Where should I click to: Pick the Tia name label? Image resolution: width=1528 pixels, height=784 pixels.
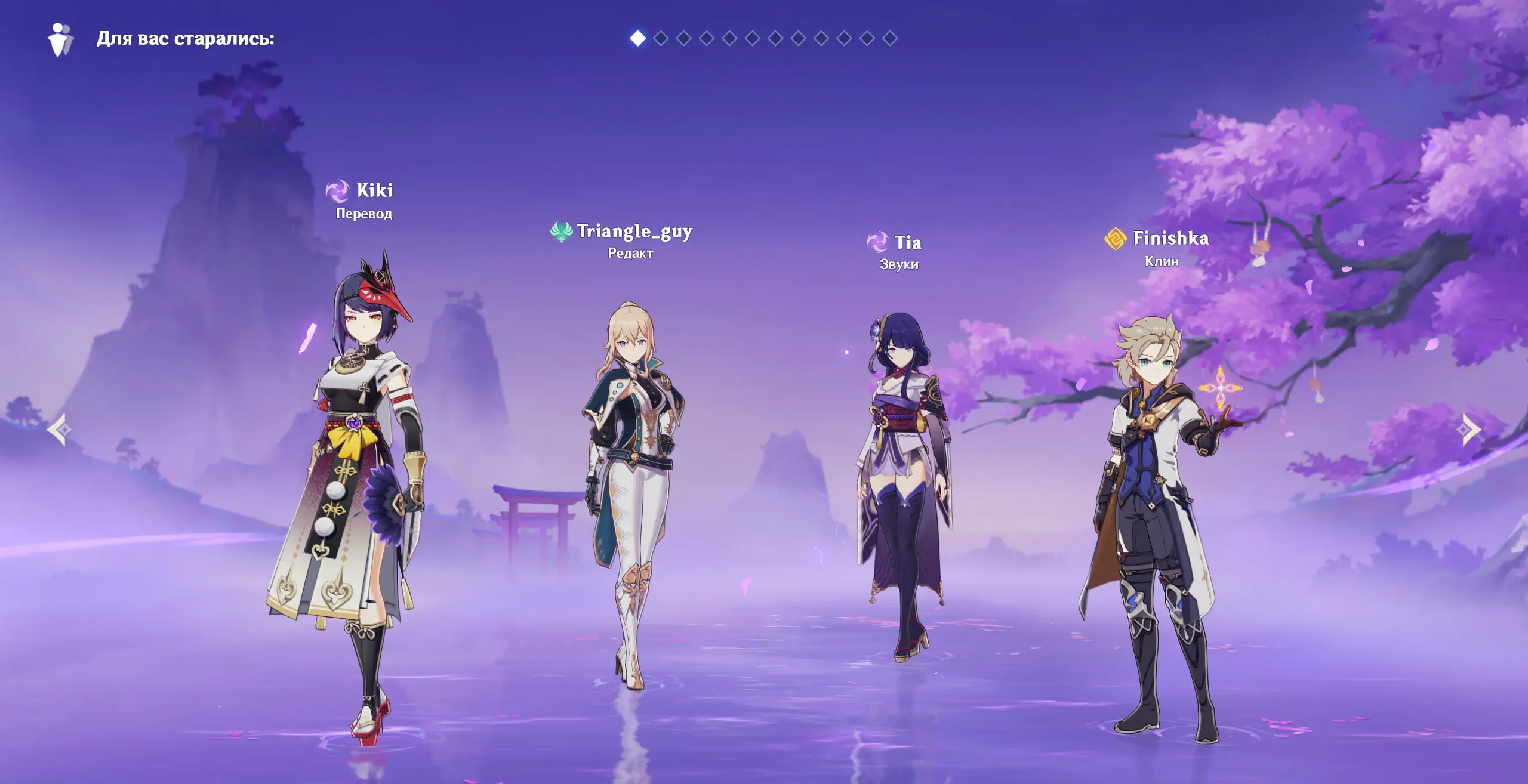[907, 243]
